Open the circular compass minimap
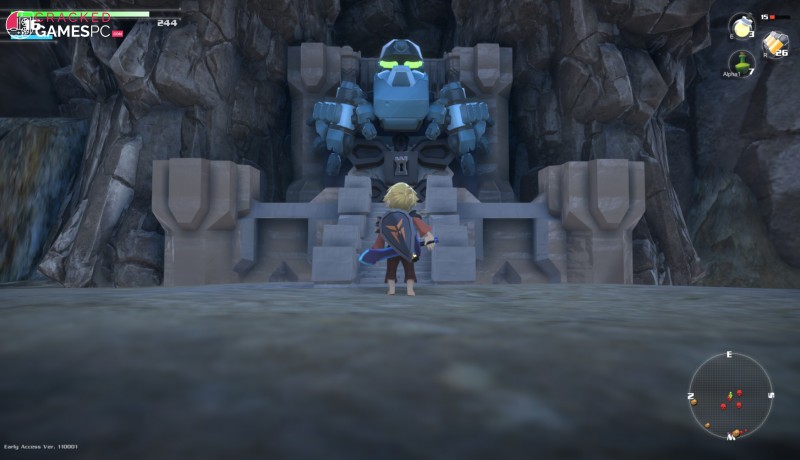Viewport: 800px width, 460px height. tap(730, 395)
